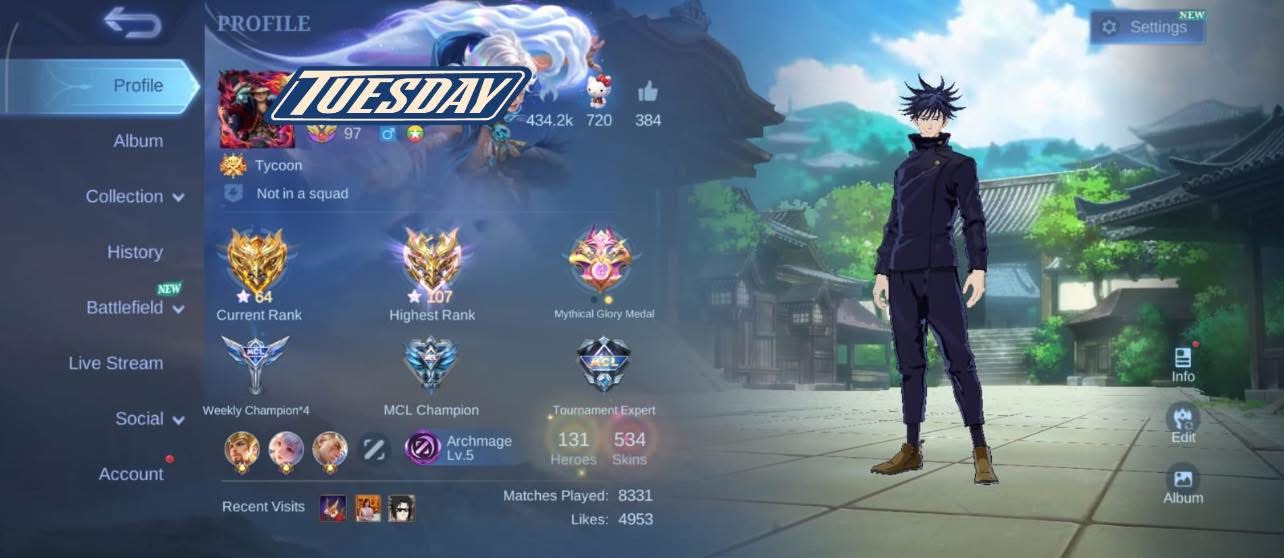The width and height of the screenshot is (1284, 558).
Task: Expand the Social menu
Action: [x=149, y=419]
